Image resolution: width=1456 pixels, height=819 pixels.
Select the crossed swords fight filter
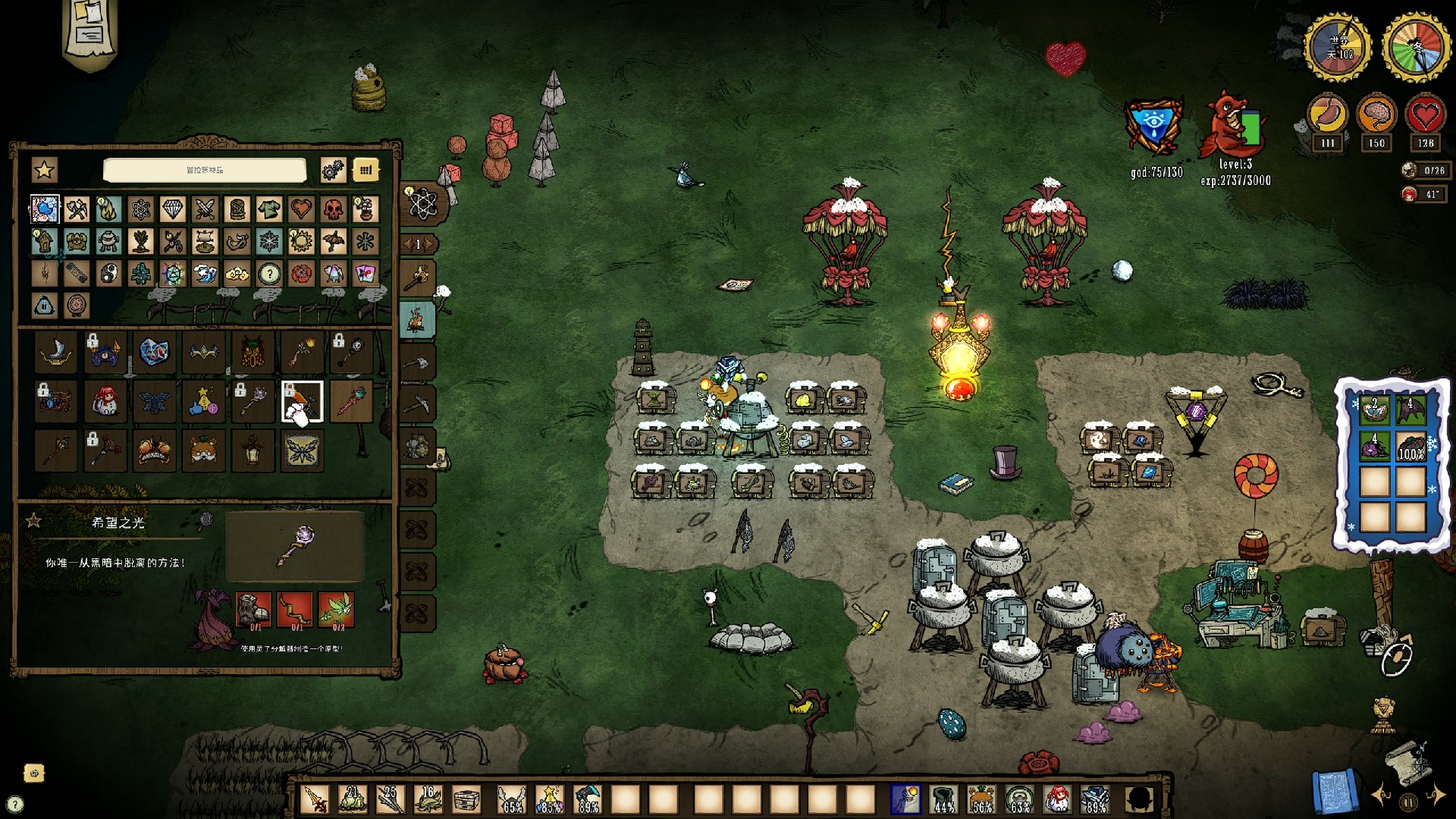tap(205, 209)
